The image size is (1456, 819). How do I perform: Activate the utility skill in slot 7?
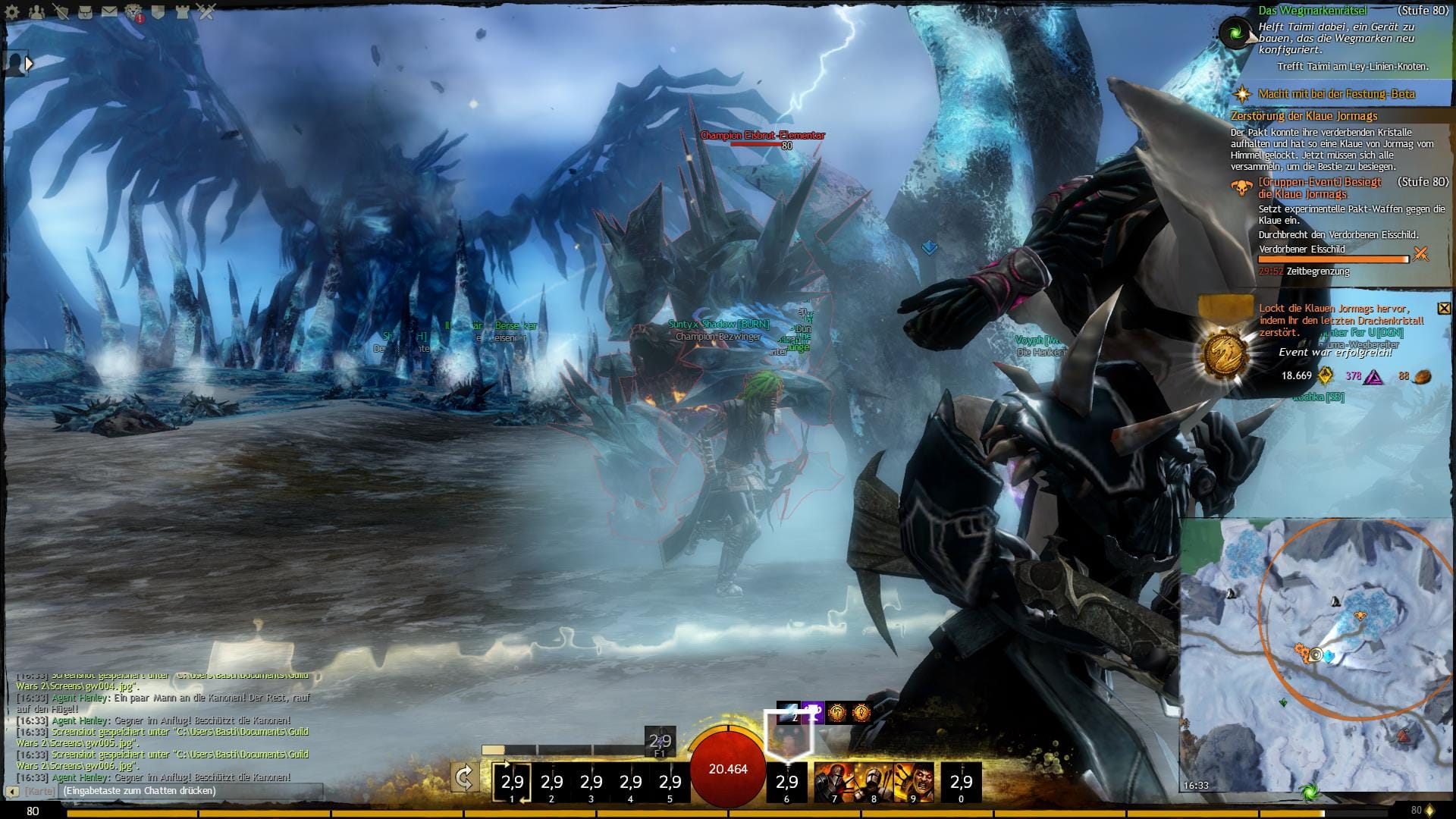click(833, 783)
